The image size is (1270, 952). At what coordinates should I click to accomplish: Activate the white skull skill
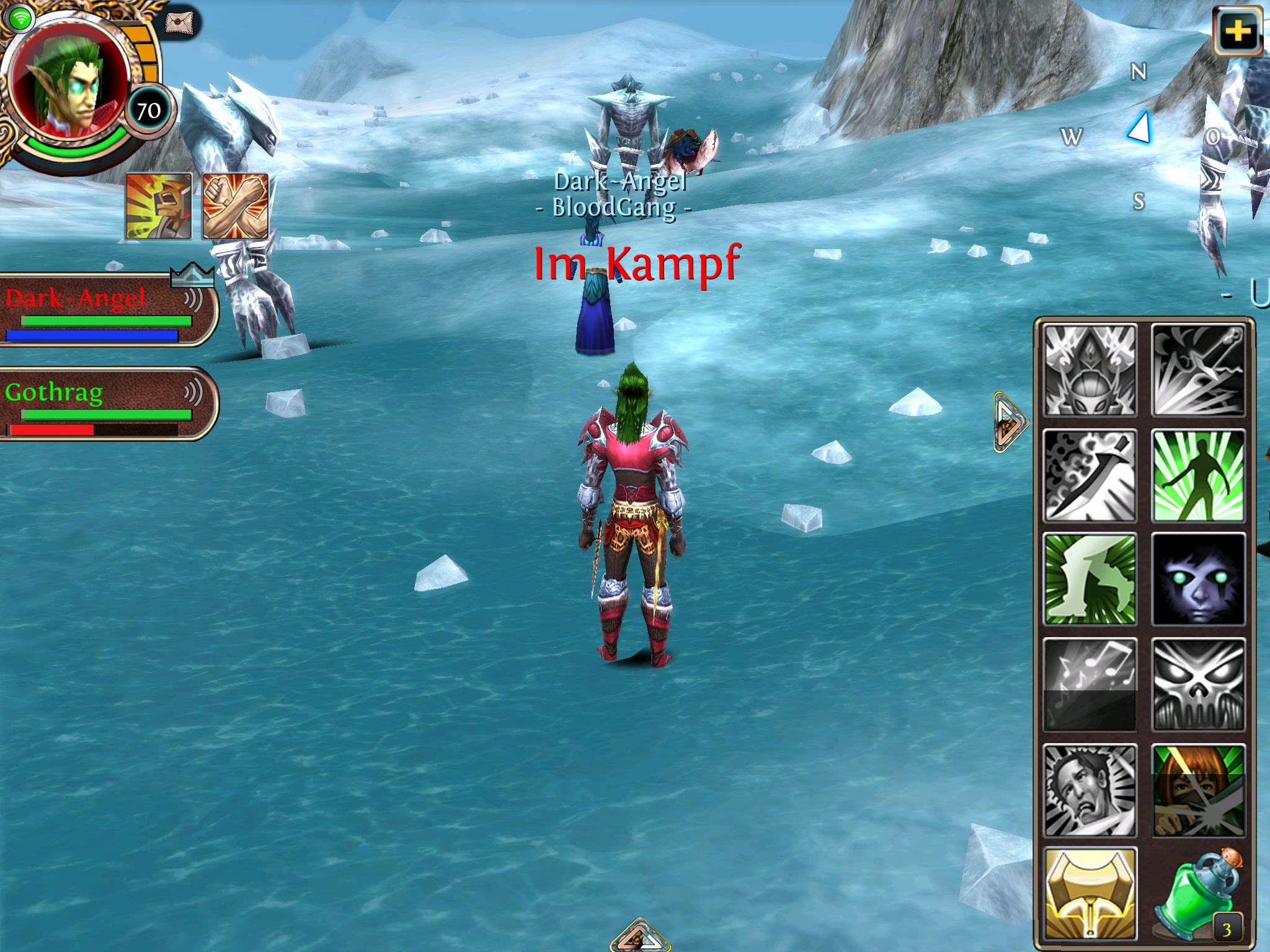coord(1198,684)
